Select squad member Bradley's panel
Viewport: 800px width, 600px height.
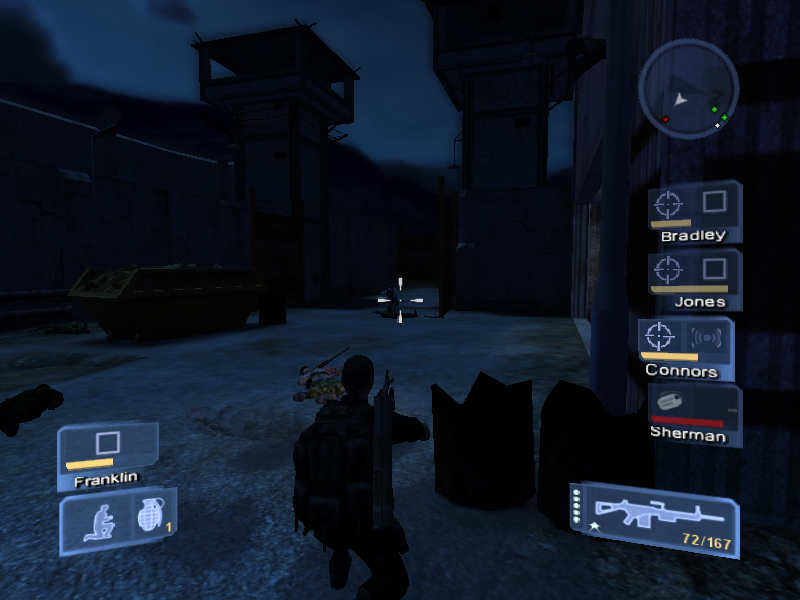pos(694,213)
